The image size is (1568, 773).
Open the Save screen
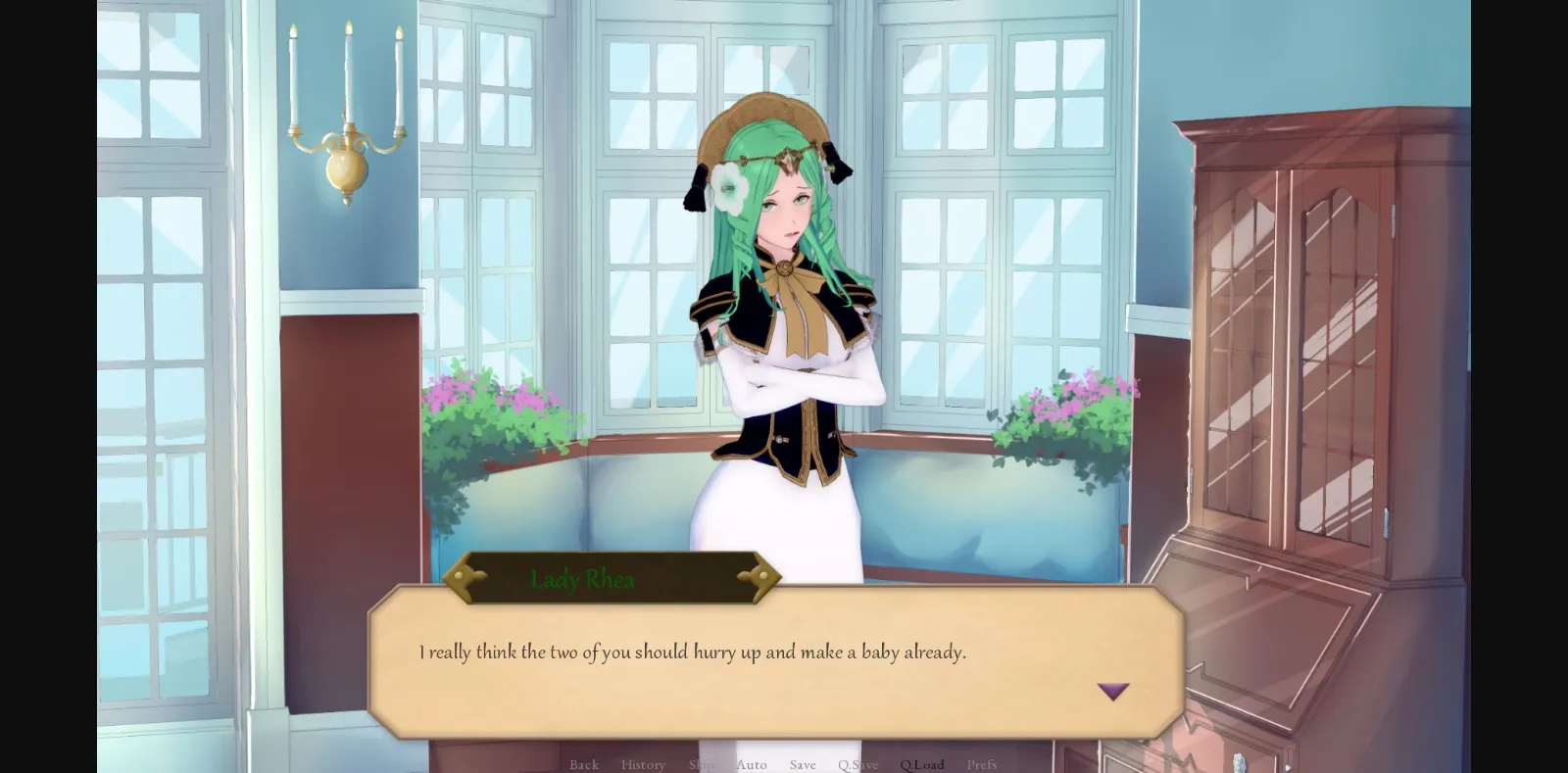[x=803, y=765]
